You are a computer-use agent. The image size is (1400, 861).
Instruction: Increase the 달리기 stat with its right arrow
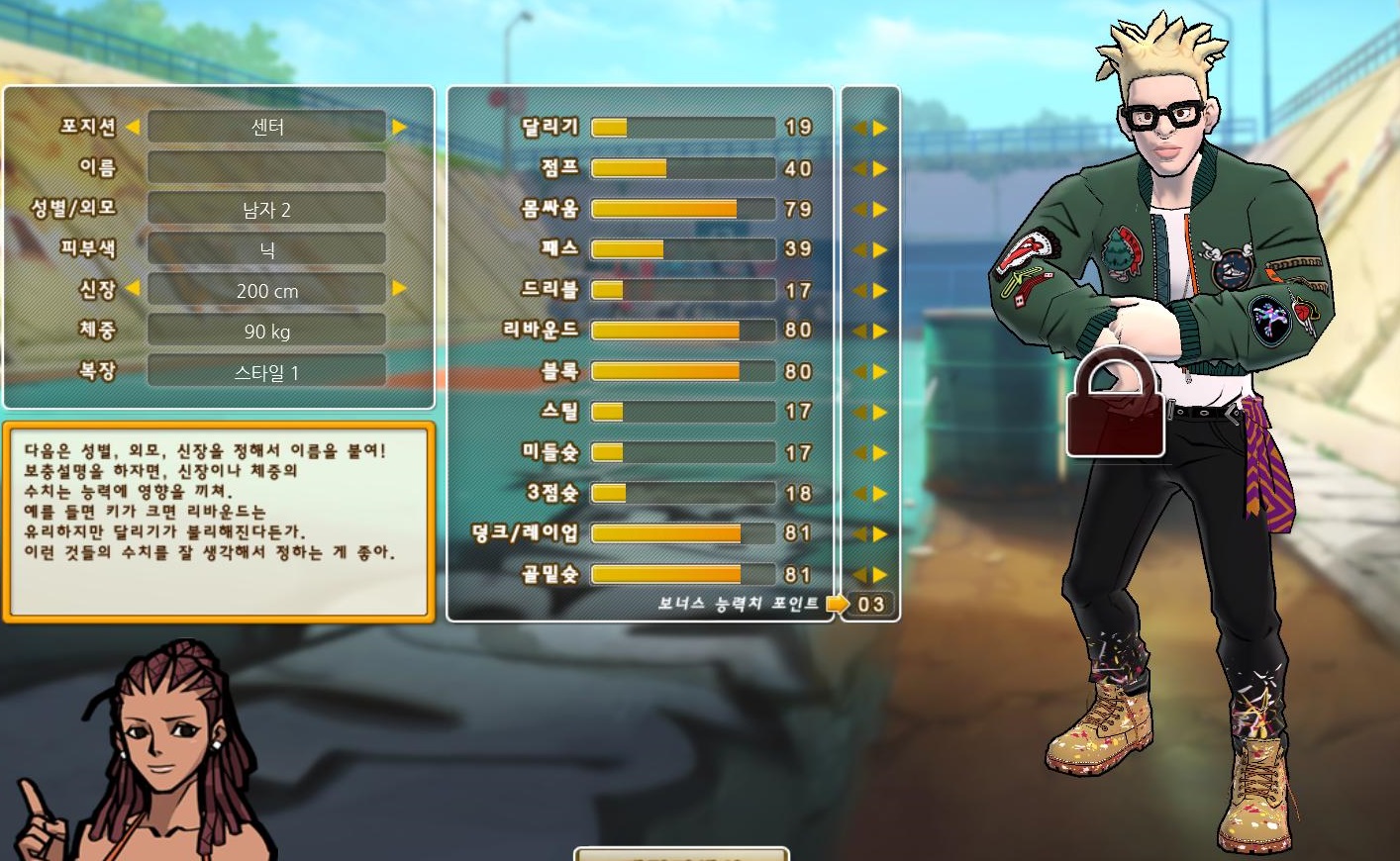[880, 129]
